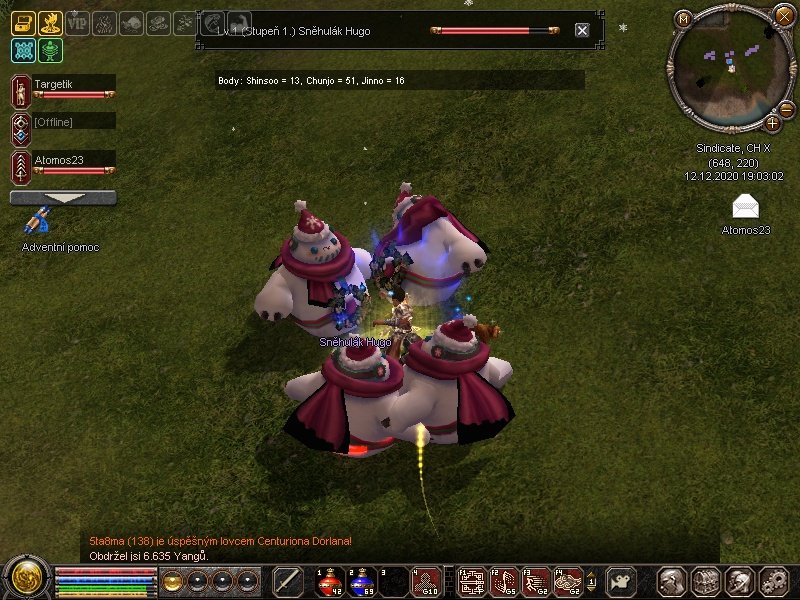Expand the party list arrow bar
800x600 pixels.
pos(63,198)
